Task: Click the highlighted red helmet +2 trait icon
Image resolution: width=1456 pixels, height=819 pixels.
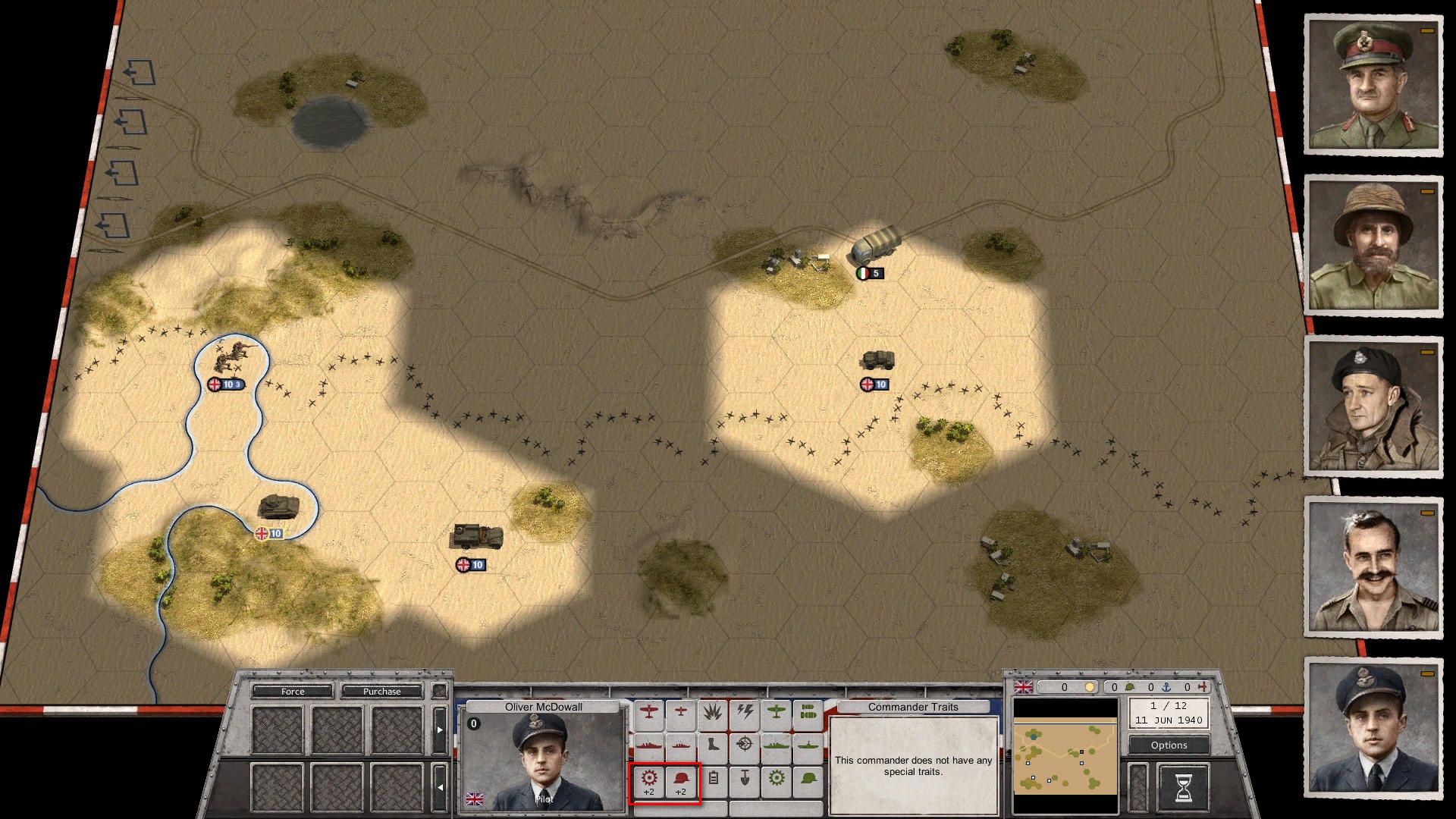Action: coord(681,780)
